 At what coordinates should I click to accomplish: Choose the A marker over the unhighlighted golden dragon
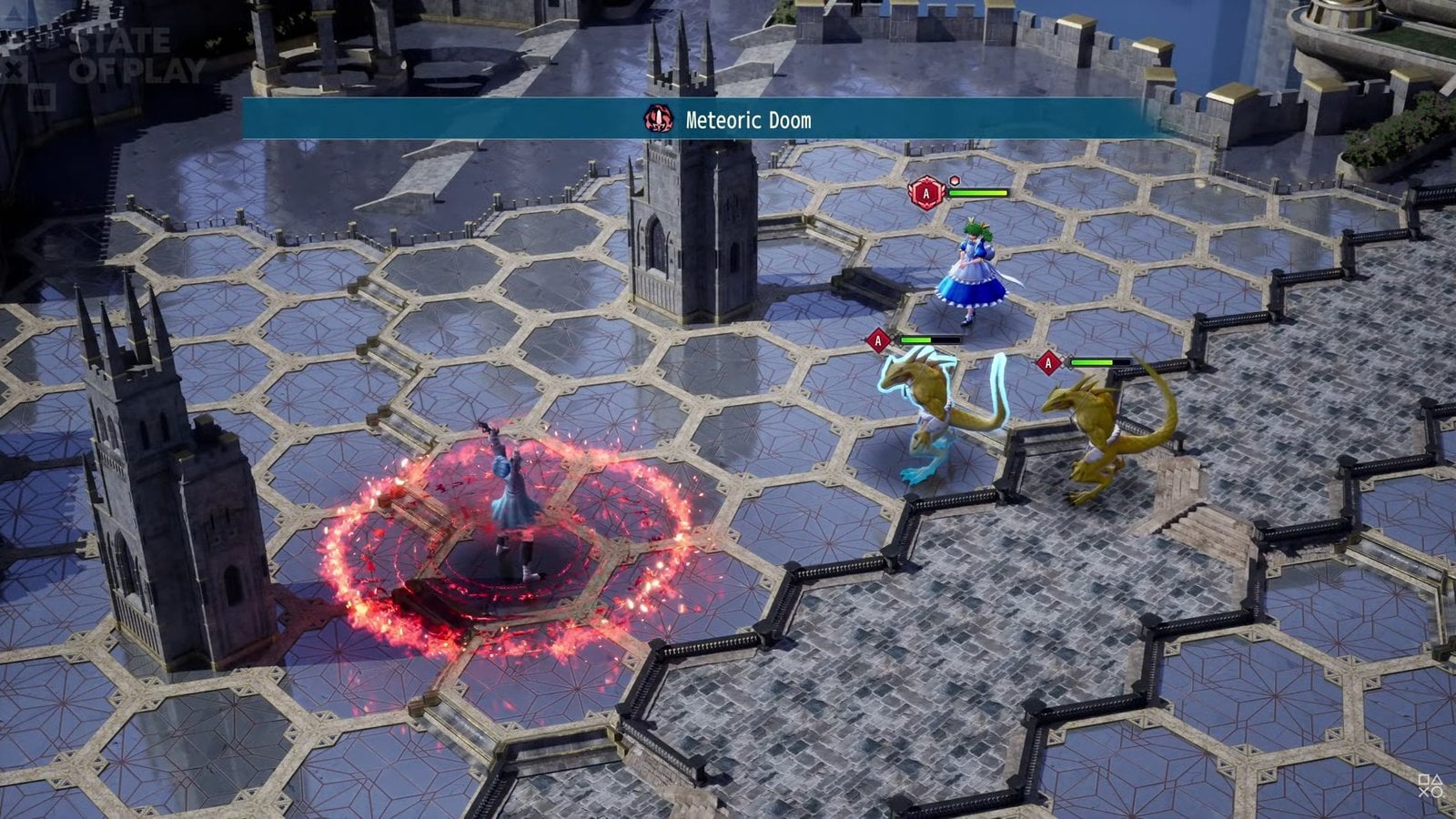pos(1048,363)
